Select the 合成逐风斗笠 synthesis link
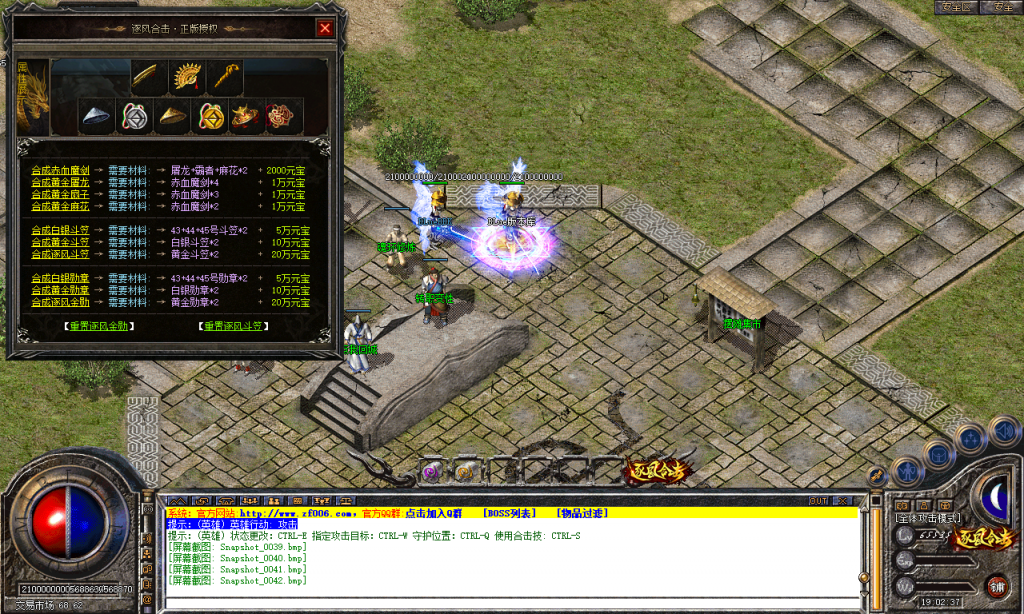Screen dimensions: 1024x614 click(60, 254)
